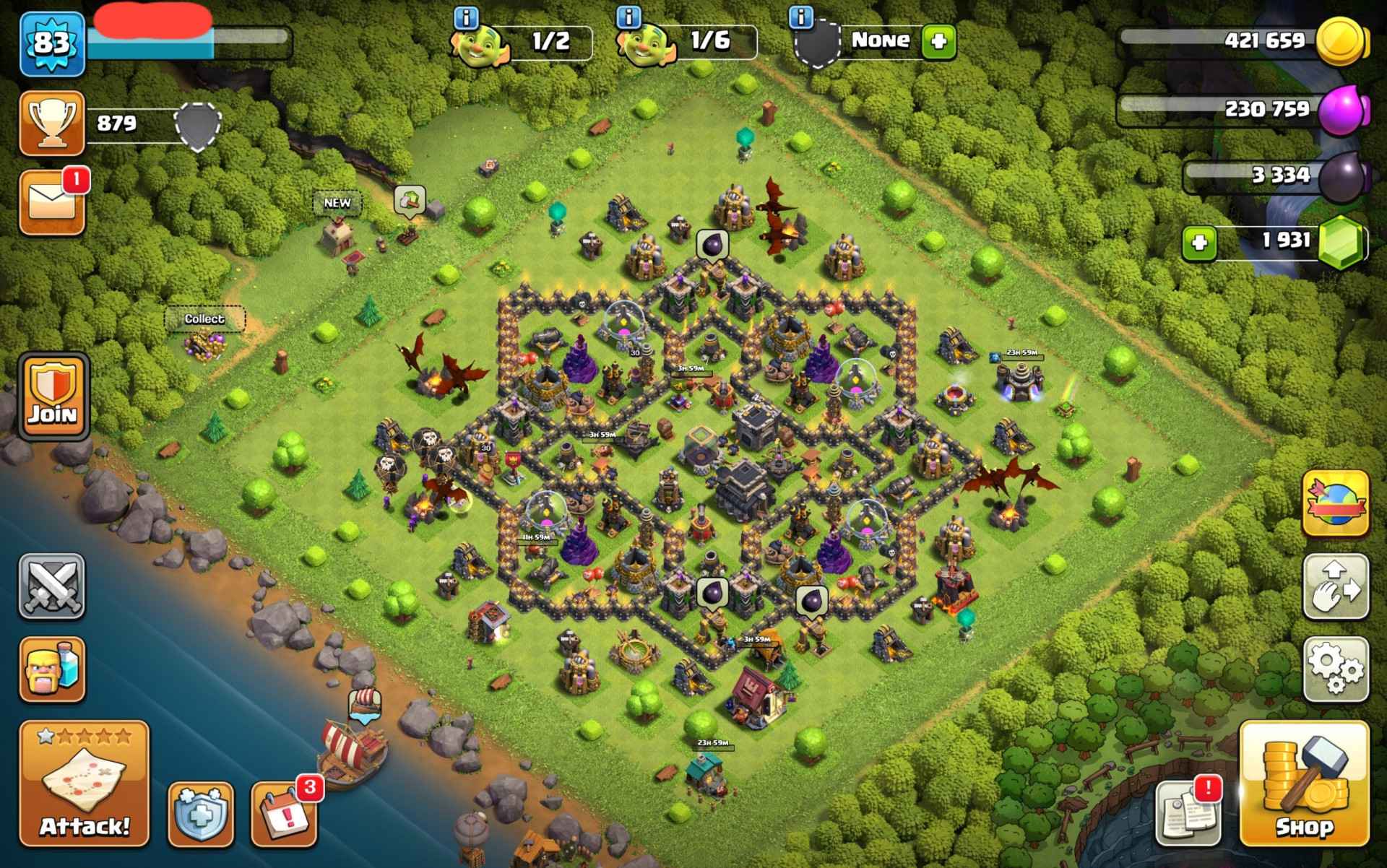This screenshot has width=1387, height=868.
Task: Open the crossed swords battle log
Action: pos(52,586)
